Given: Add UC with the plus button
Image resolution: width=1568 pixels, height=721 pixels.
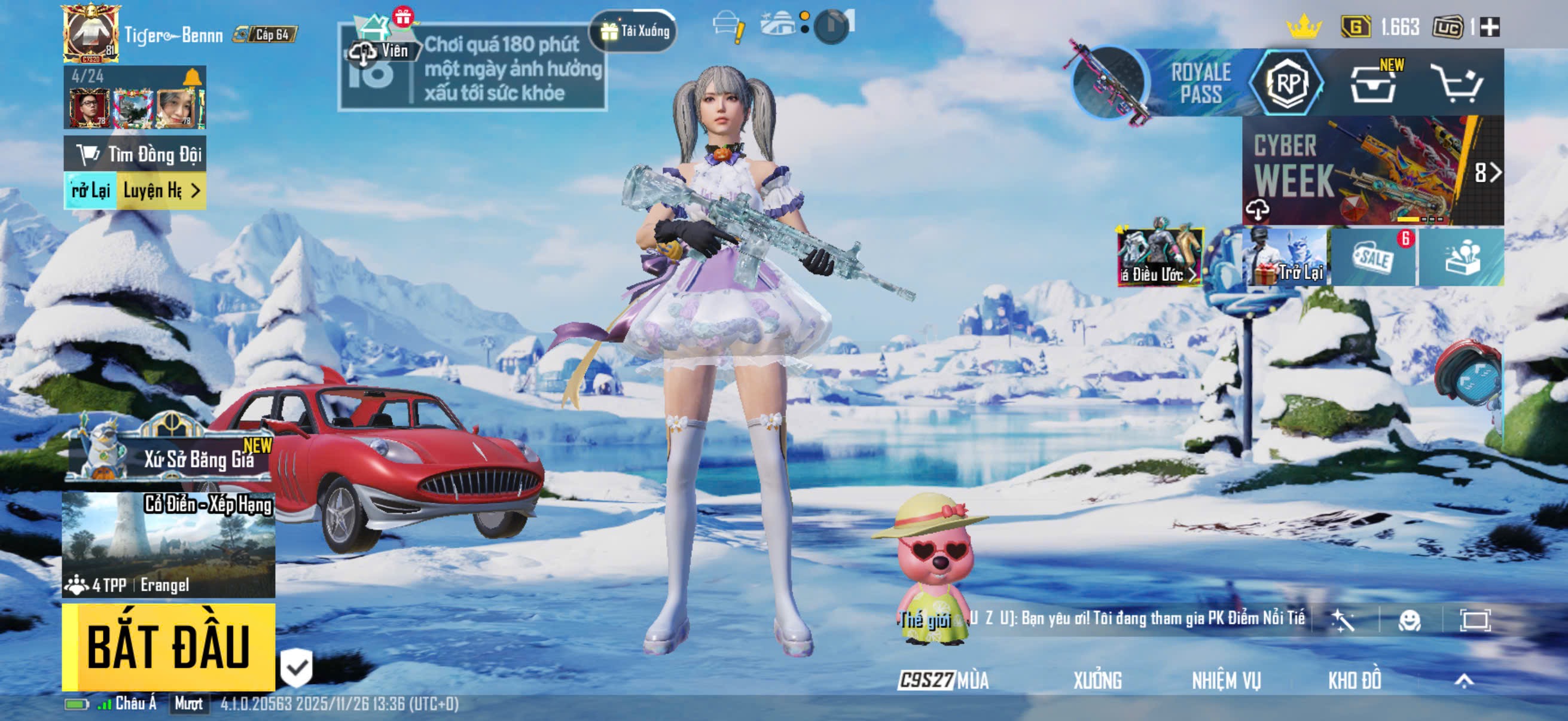Looking at the screenshot, I should pos(1490,28).
